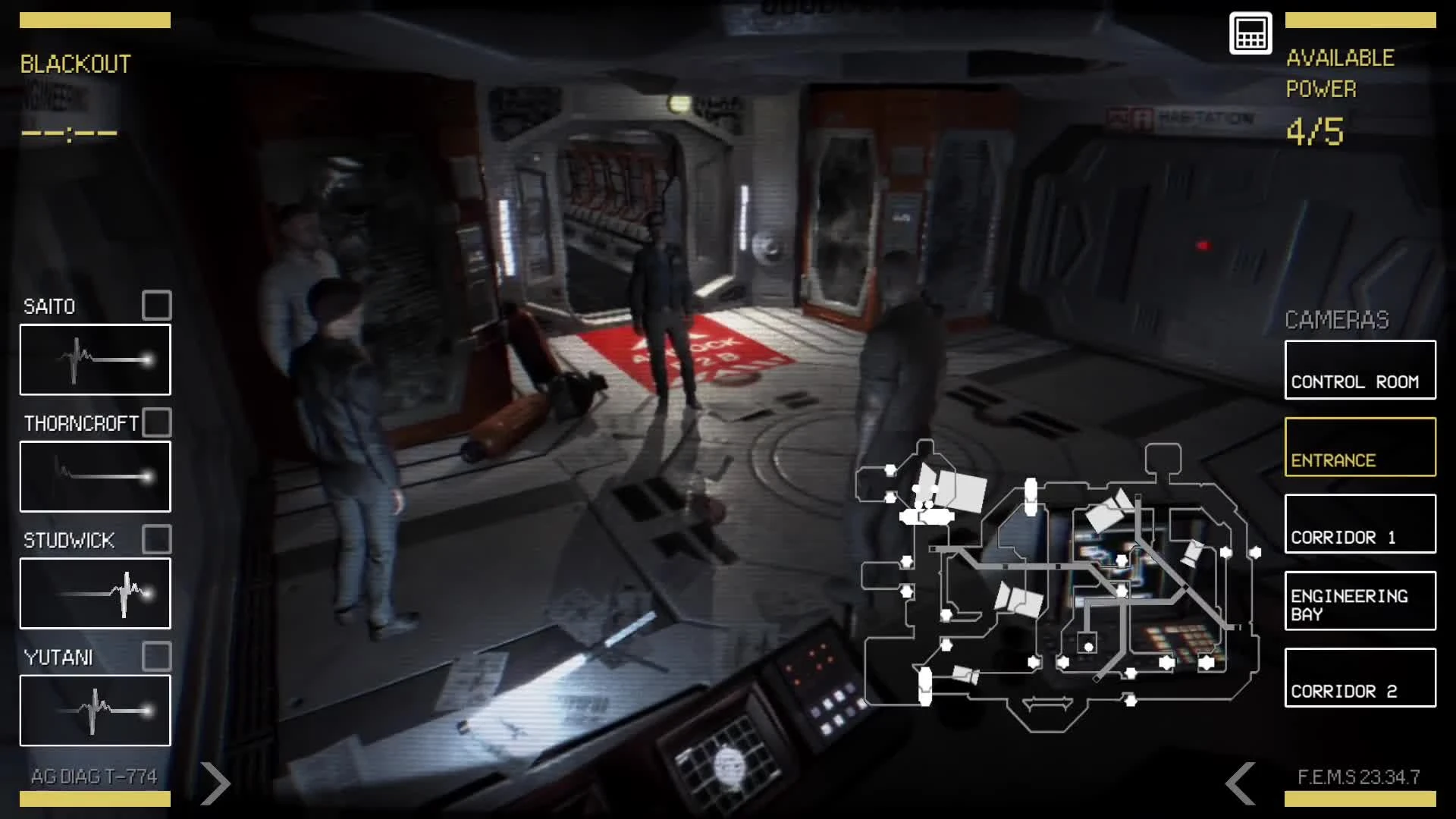The image size is (1456, 819).
Task: Select Studwick's heartbeat waveform panel
Action: [94, 594]
